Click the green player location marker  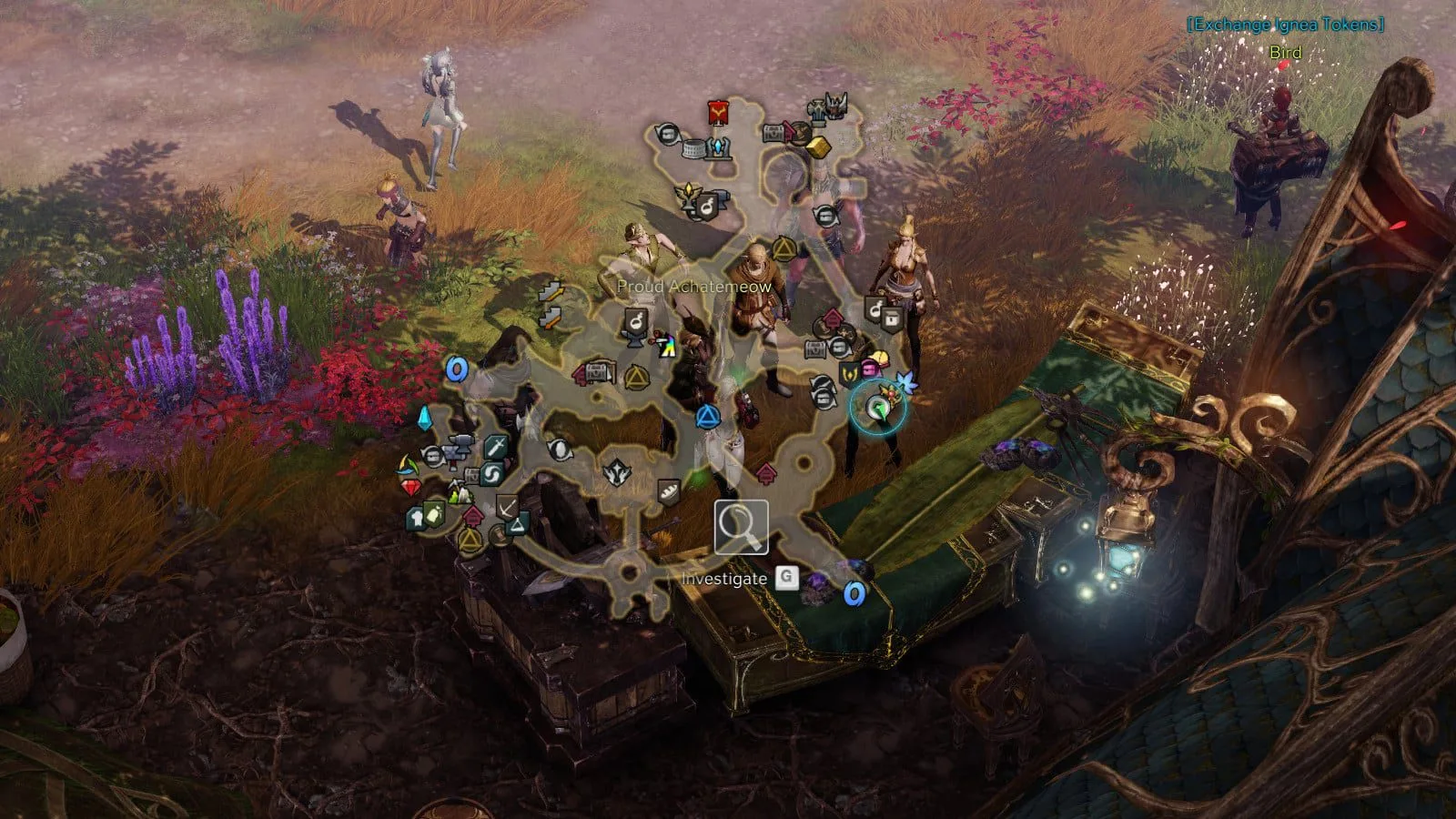[x=877, y=409]
